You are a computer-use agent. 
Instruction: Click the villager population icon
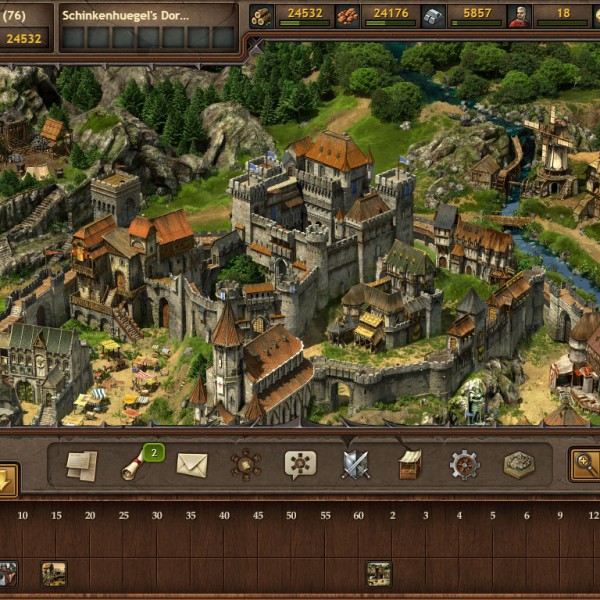[x=518, y=15]
